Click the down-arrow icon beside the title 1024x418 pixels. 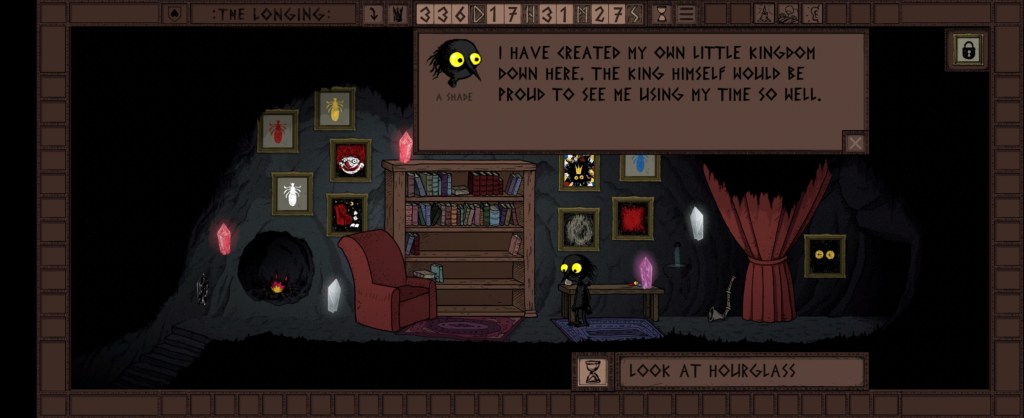pyautogui.click(x=374, y=14)
